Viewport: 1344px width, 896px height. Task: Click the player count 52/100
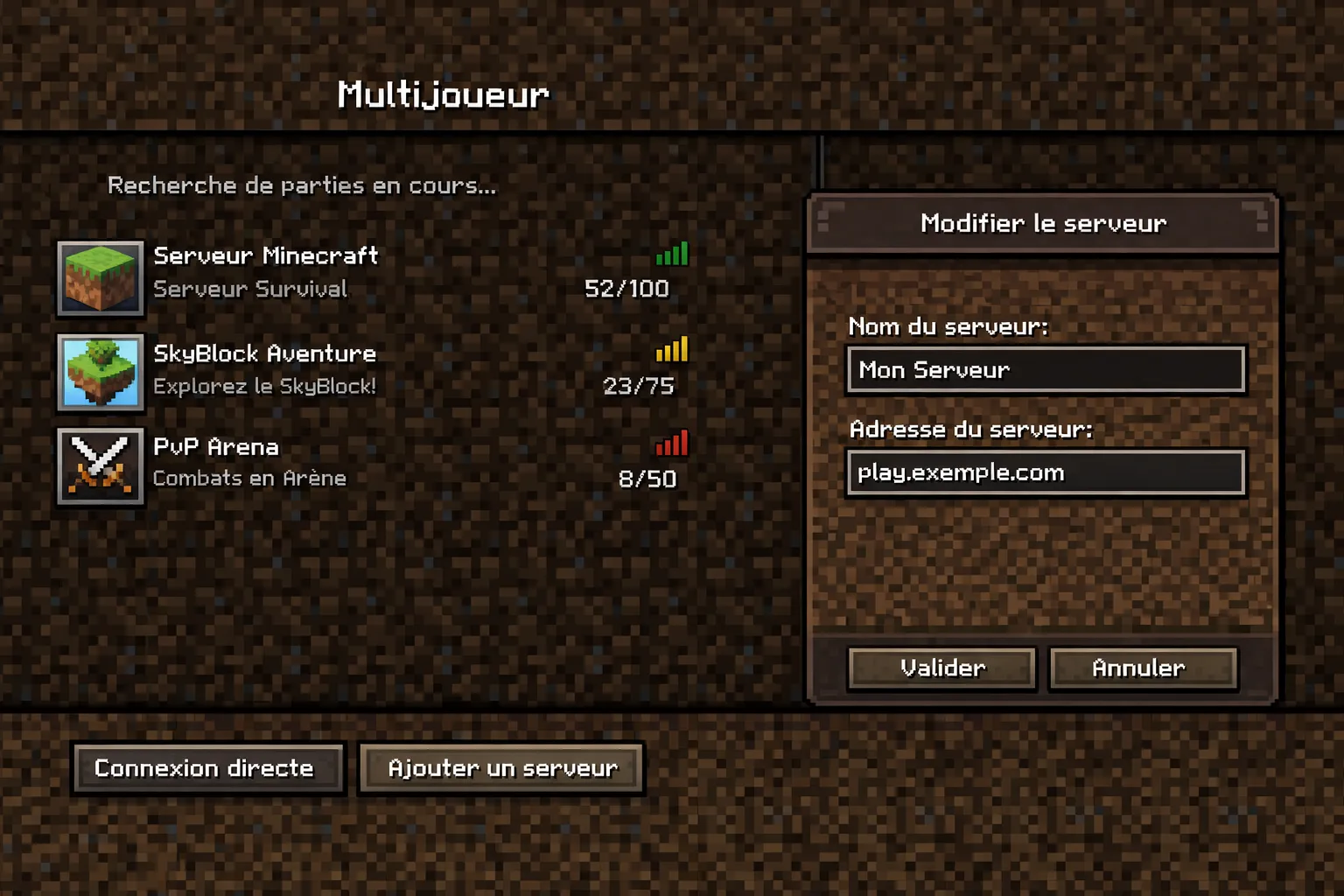(626, 288)
